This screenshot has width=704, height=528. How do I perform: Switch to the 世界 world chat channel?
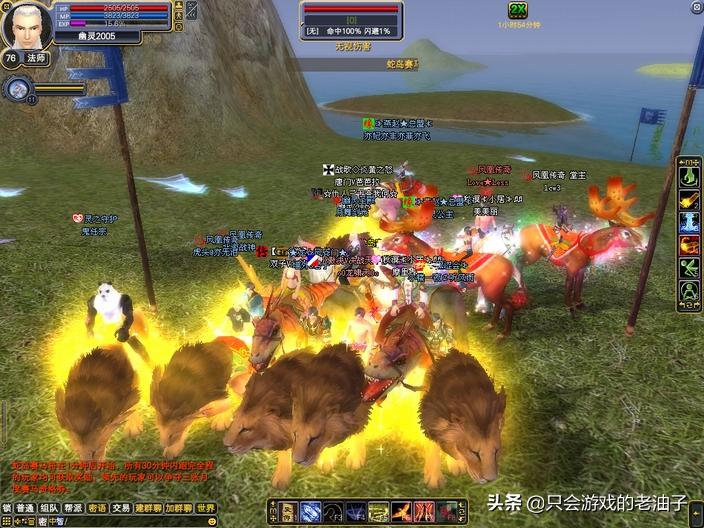(x=206, y=508)
